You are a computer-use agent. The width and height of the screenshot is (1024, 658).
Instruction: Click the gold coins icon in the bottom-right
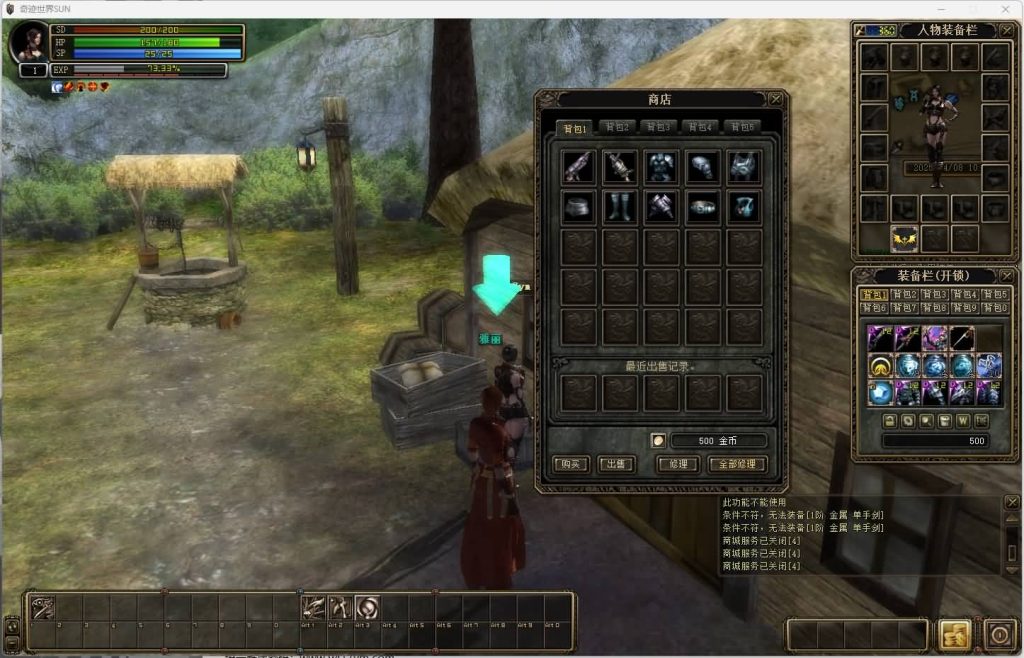click(954, 634)
